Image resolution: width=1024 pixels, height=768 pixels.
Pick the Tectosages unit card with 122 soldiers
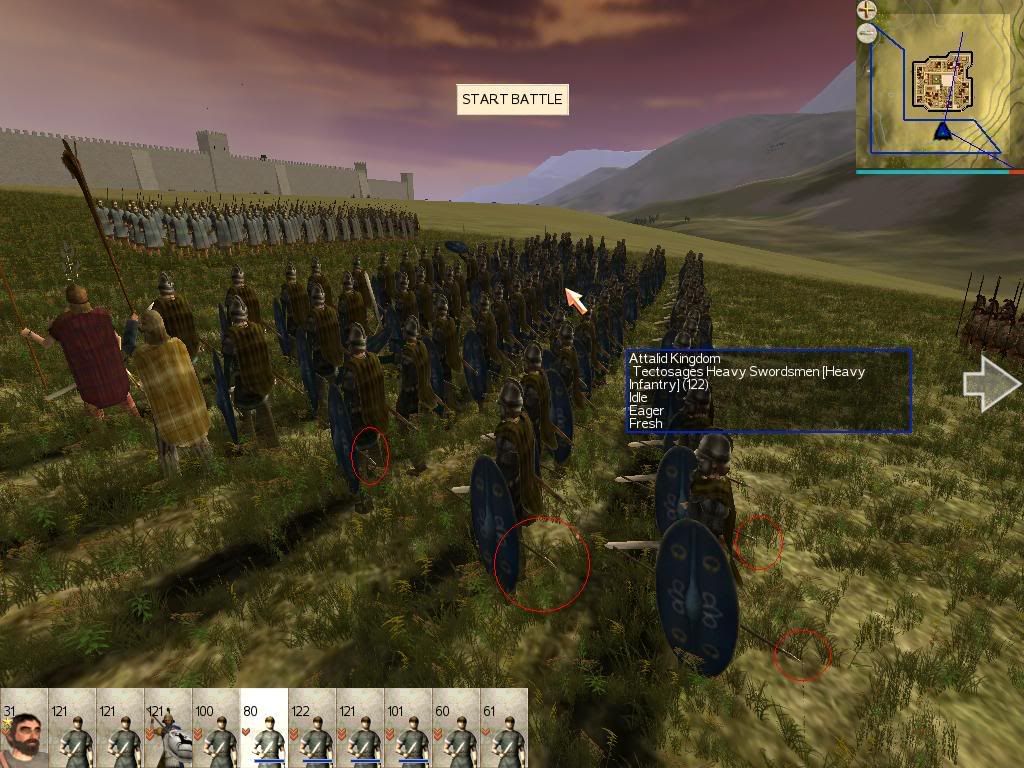click(x=312, y=728)
